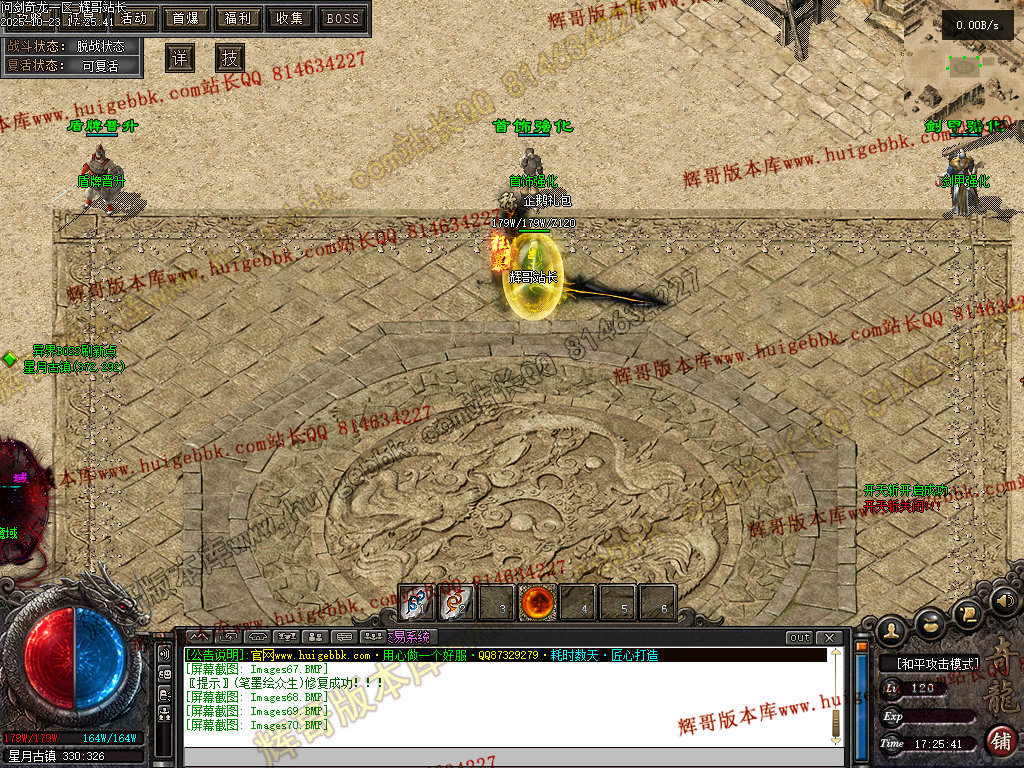This screenshot has width=1024, height=768.
Task: Open the 首爆 first-drop panel
Action: 185,18
